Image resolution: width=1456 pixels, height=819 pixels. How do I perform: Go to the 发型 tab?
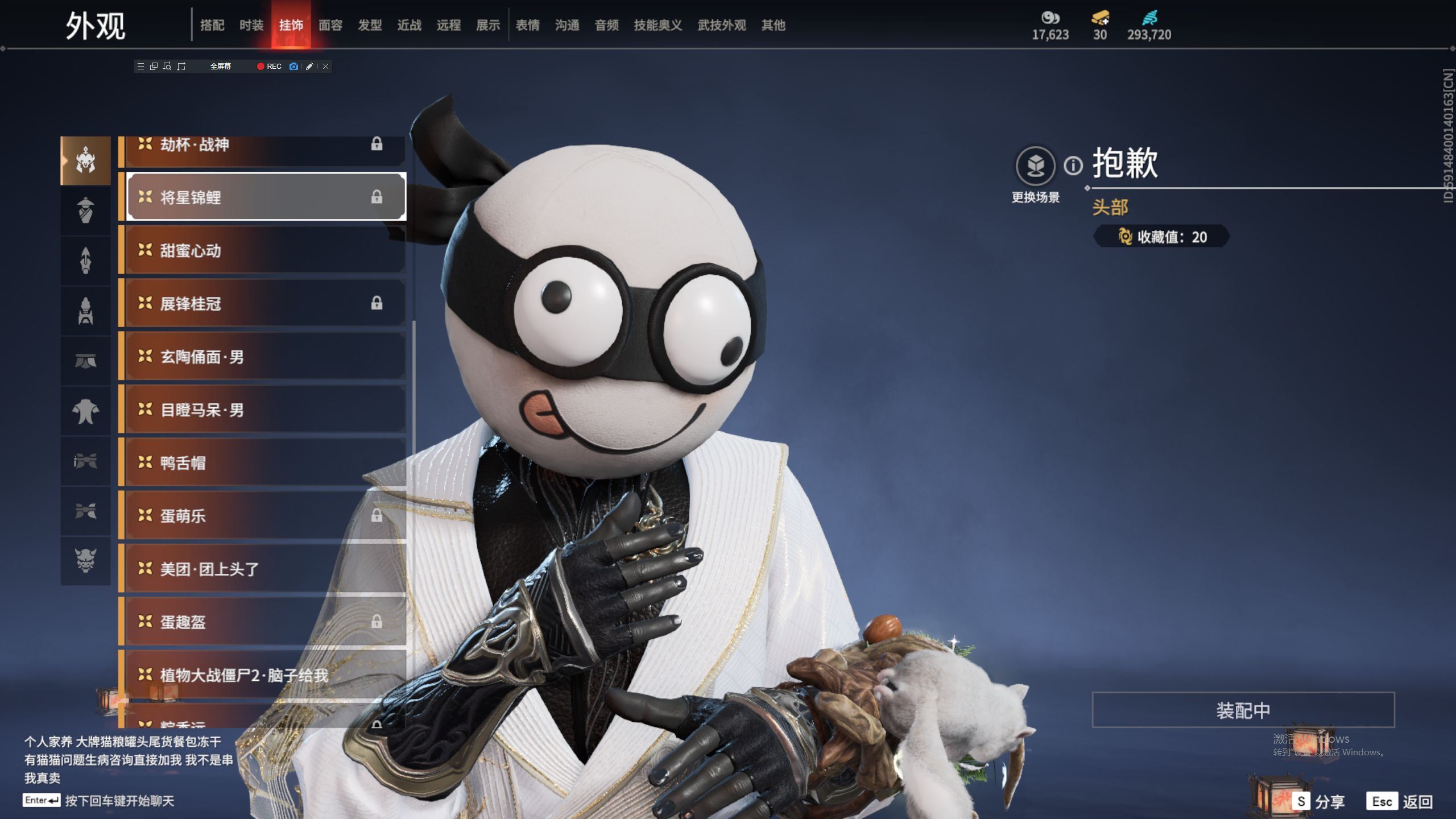[370, 25]
